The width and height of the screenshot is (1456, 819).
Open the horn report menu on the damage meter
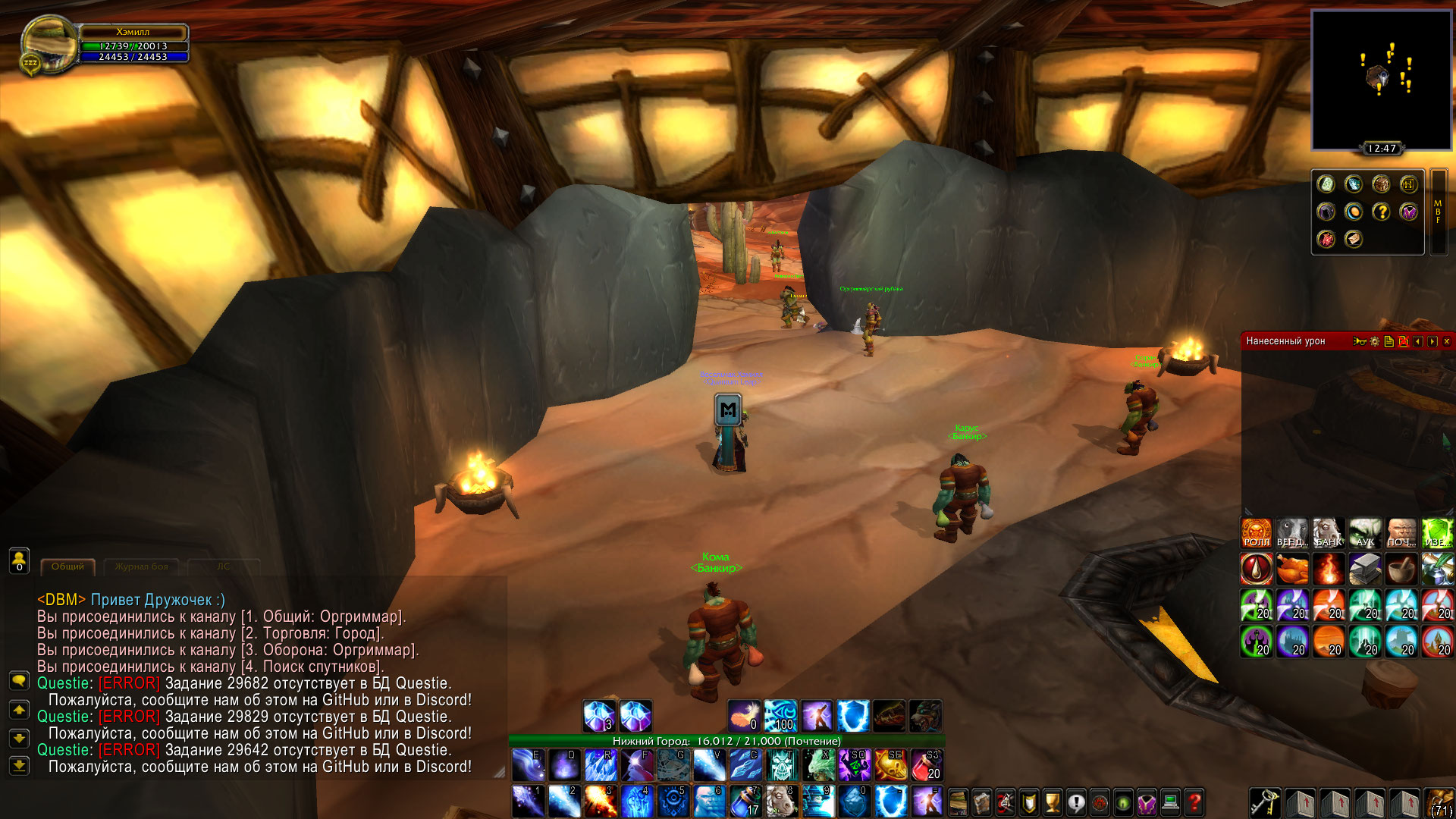coord(1360,341)
